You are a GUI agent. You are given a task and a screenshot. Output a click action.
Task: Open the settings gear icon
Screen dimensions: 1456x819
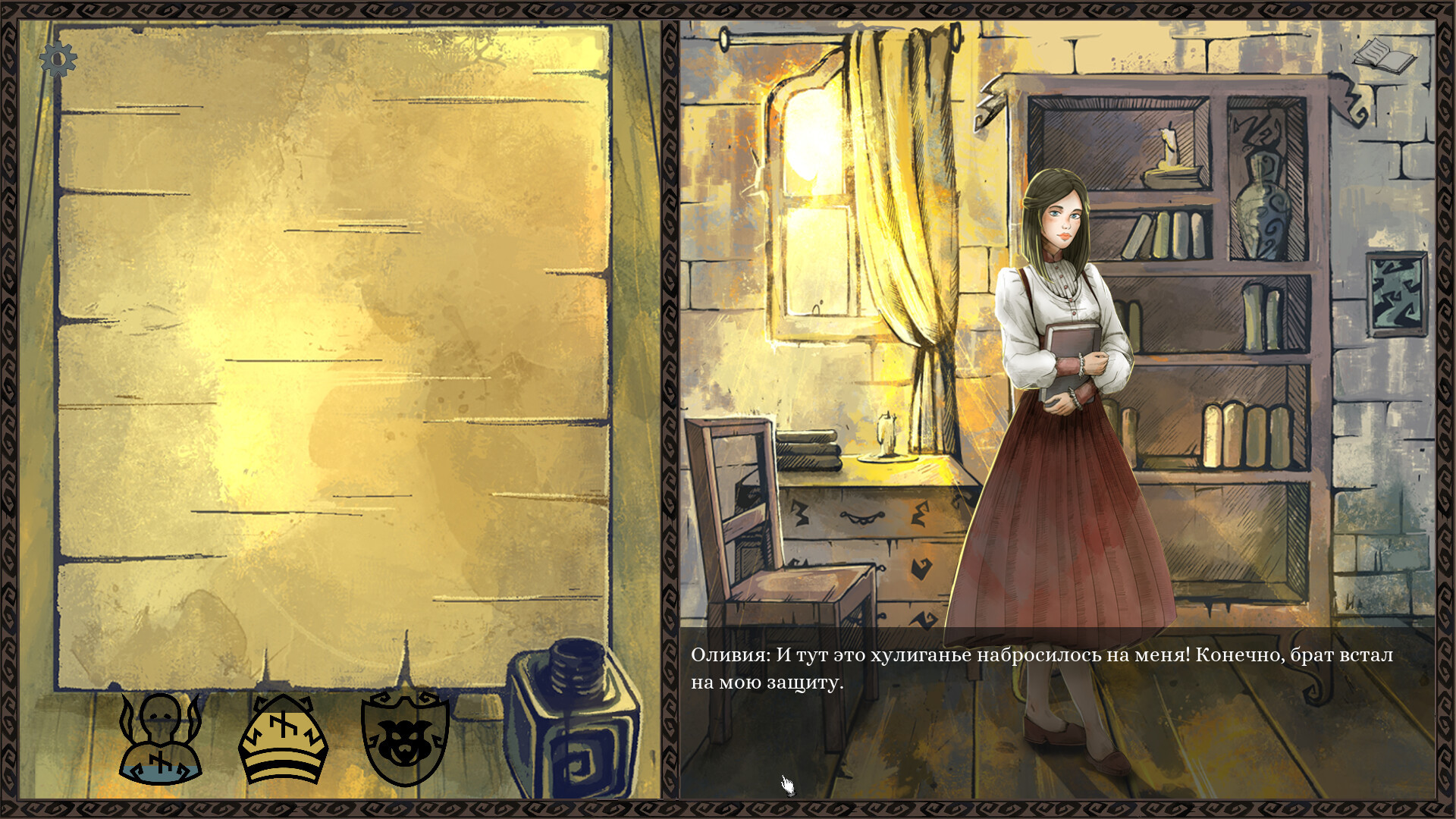(x=58, y=59)
